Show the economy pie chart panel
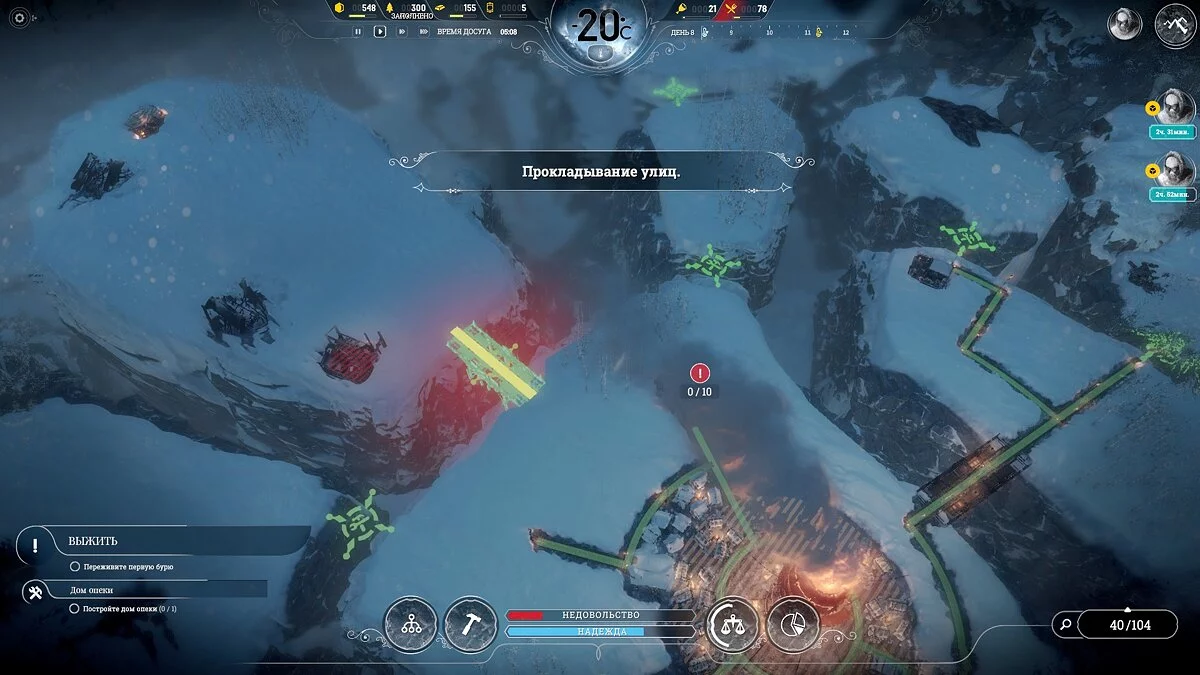This screenshot has height=675, width=1200. tap(793, 625)
